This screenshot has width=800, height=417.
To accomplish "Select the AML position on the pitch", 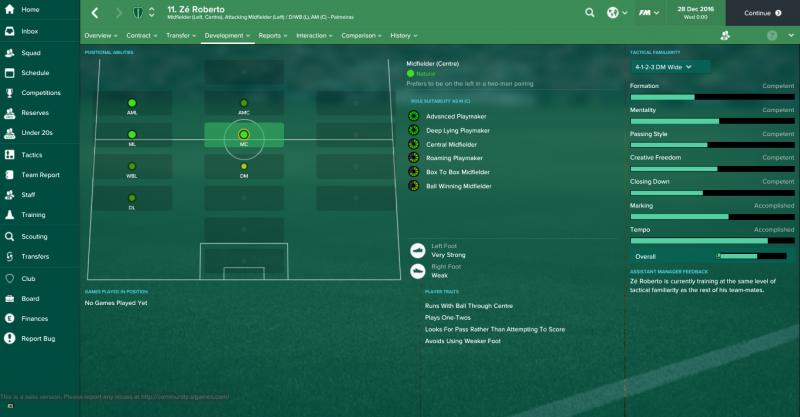I will [132, 103].
